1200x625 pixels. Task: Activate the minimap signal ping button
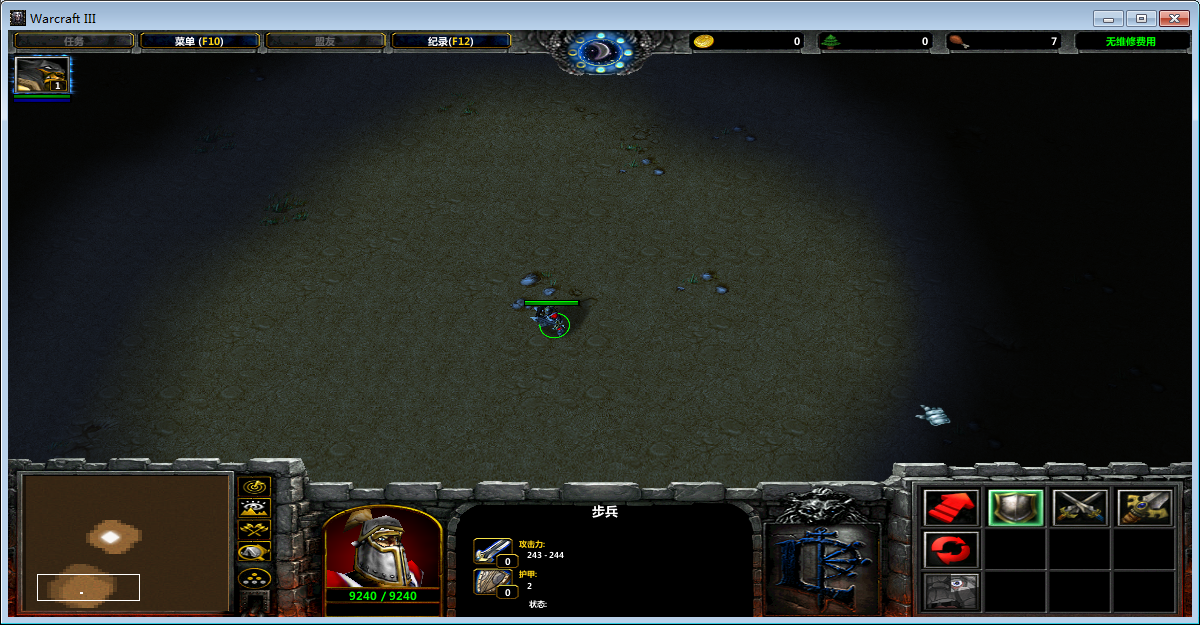click(255, 486)
